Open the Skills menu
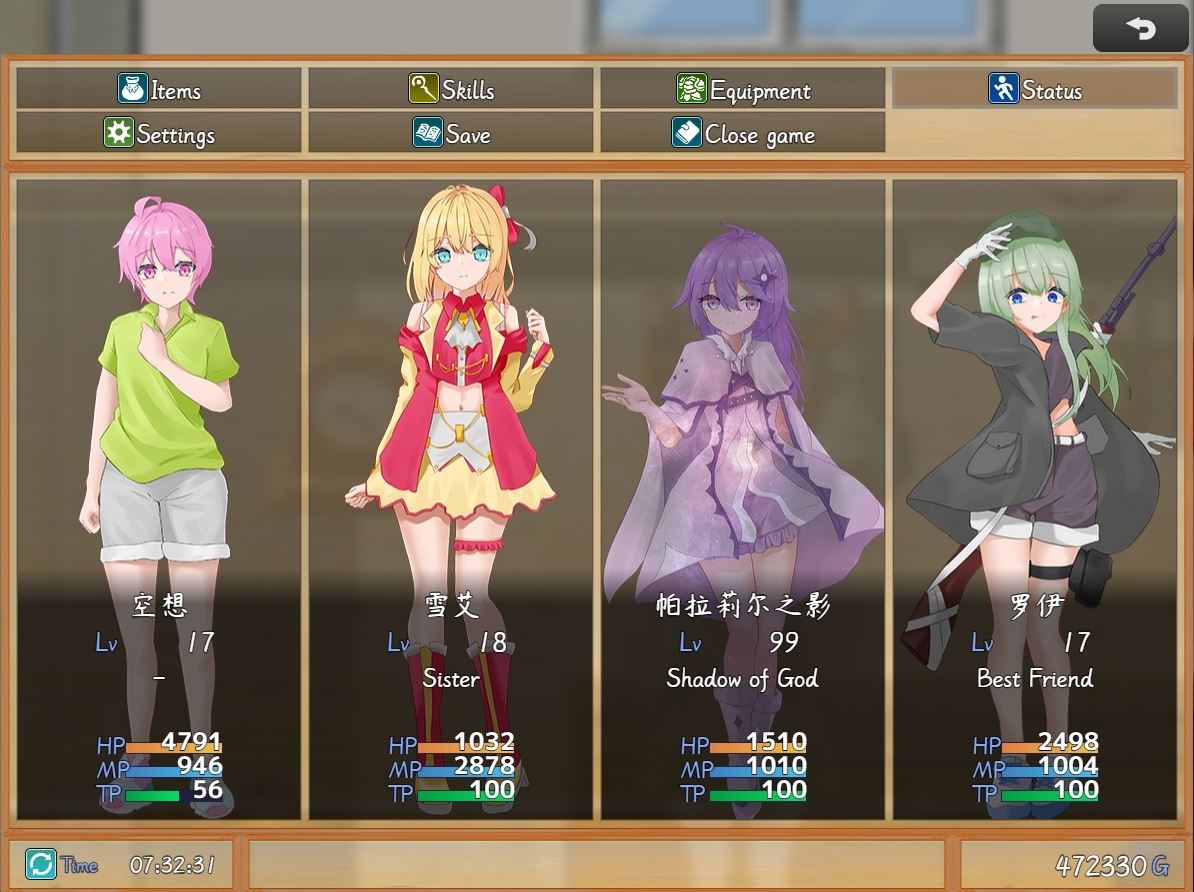Image resolution: width=1194 pixels, height=892 pixels. coord(452,90)
